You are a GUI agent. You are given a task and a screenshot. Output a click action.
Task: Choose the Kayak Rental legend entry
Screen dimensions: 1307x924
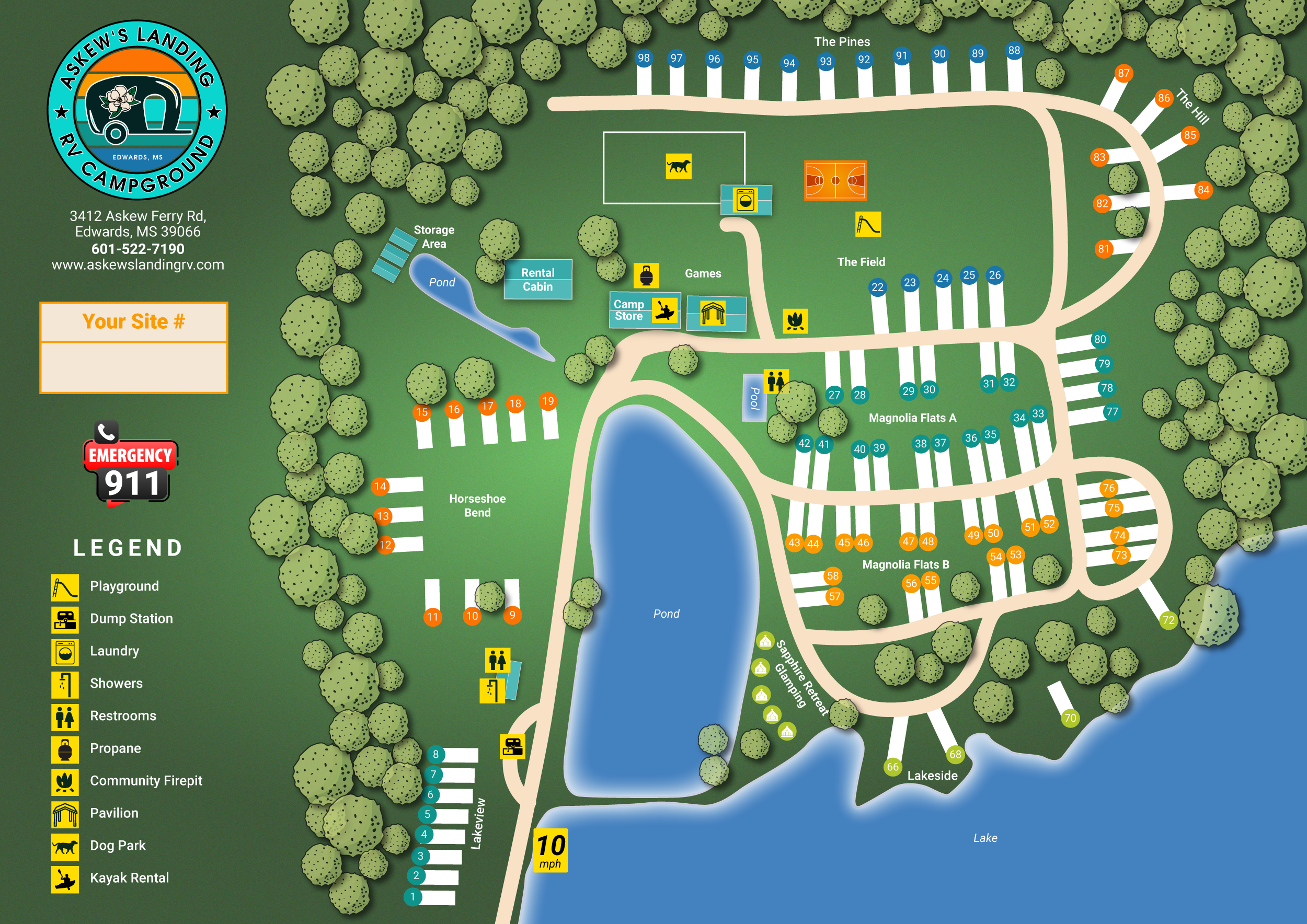point(129,879)
